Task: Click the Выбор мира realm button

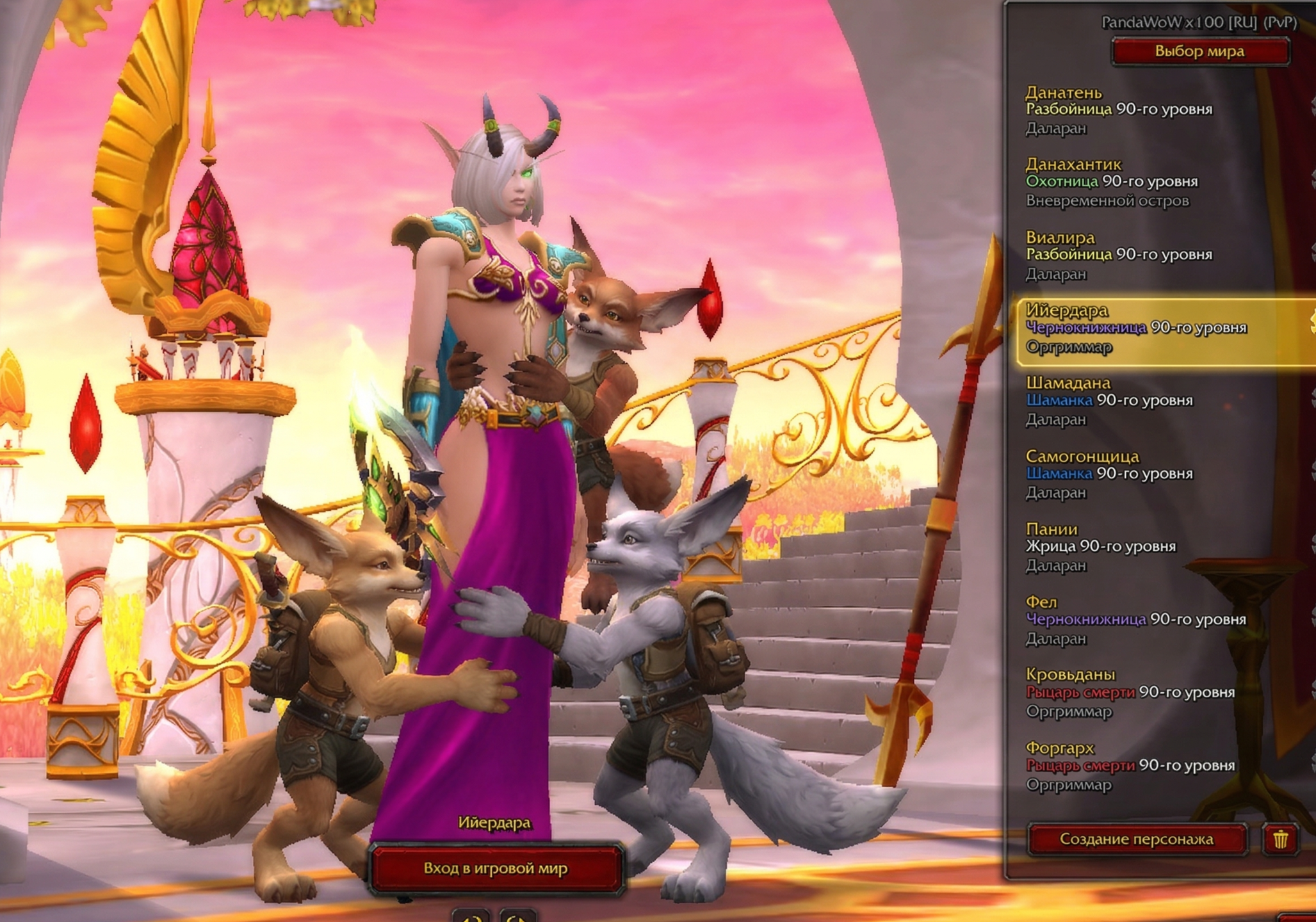Action: [1200, 52]
